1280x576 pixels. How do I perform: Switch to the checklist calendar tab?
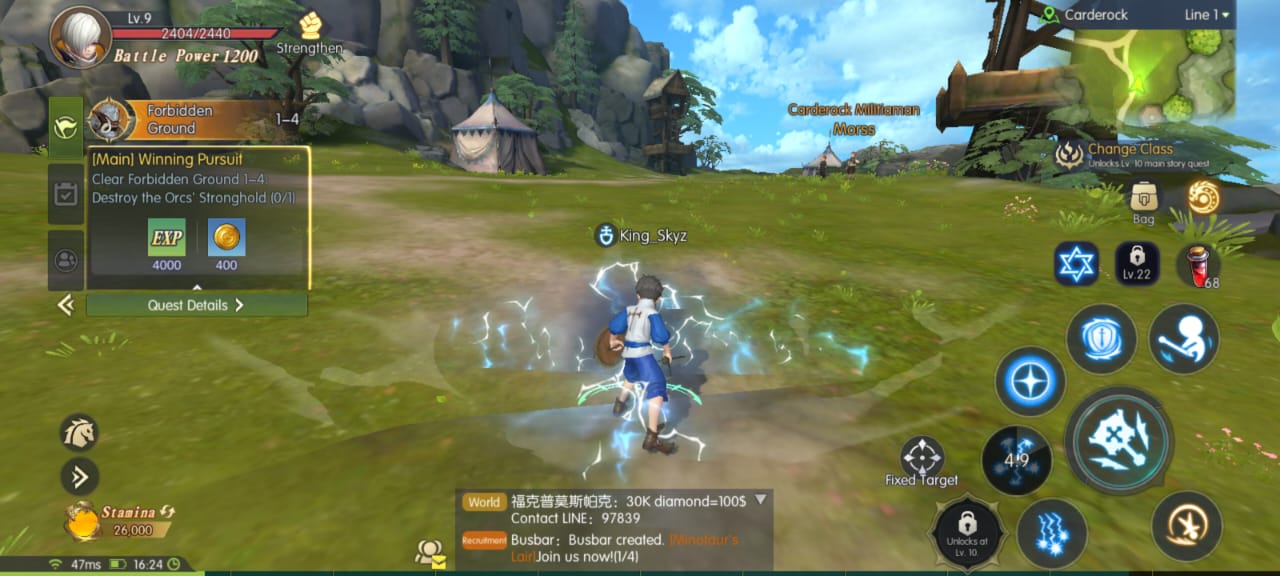point(66,194)
